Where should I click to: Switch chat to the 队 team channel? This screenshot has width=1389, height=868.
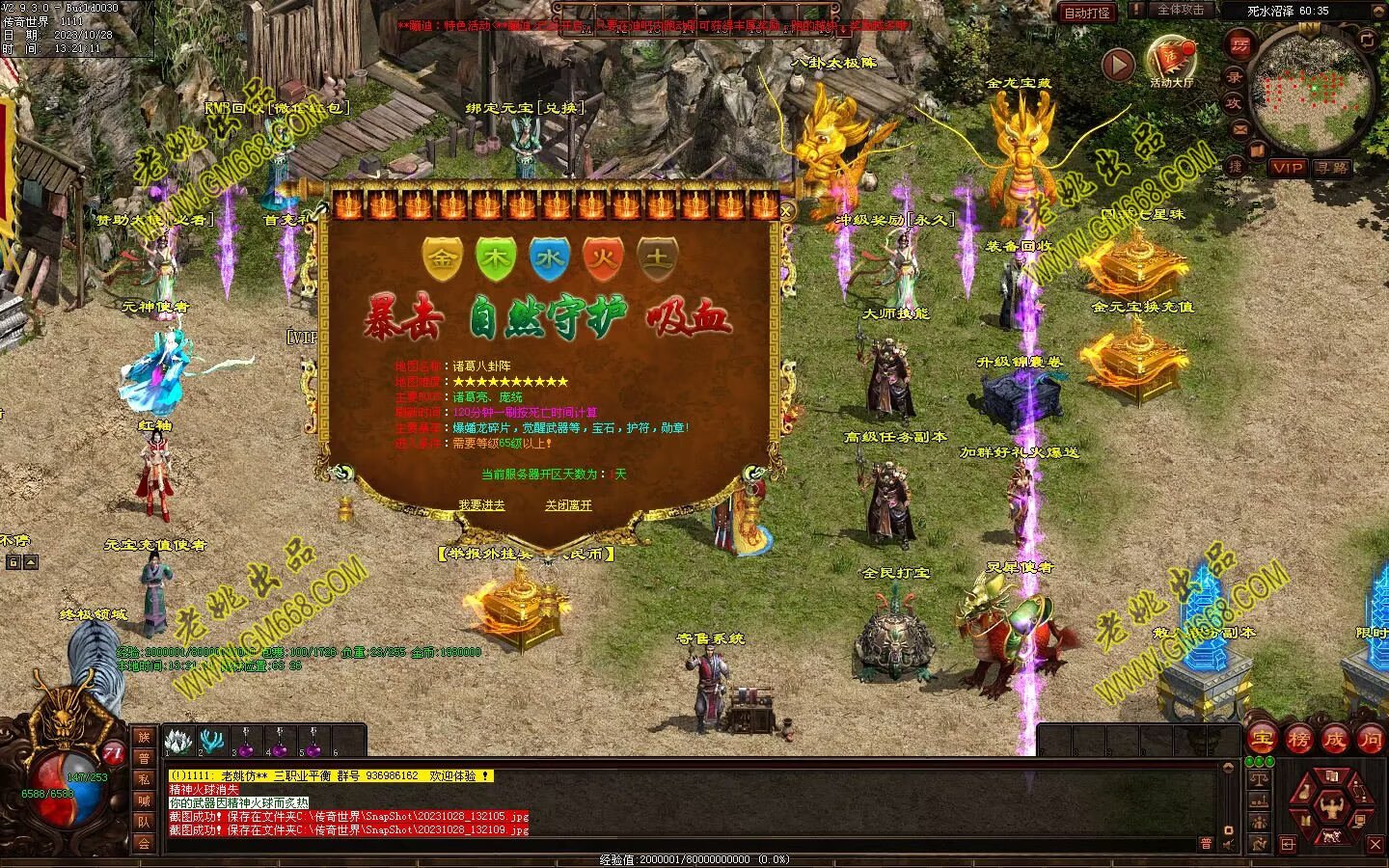pyautogui.click(x=144, y=822)
